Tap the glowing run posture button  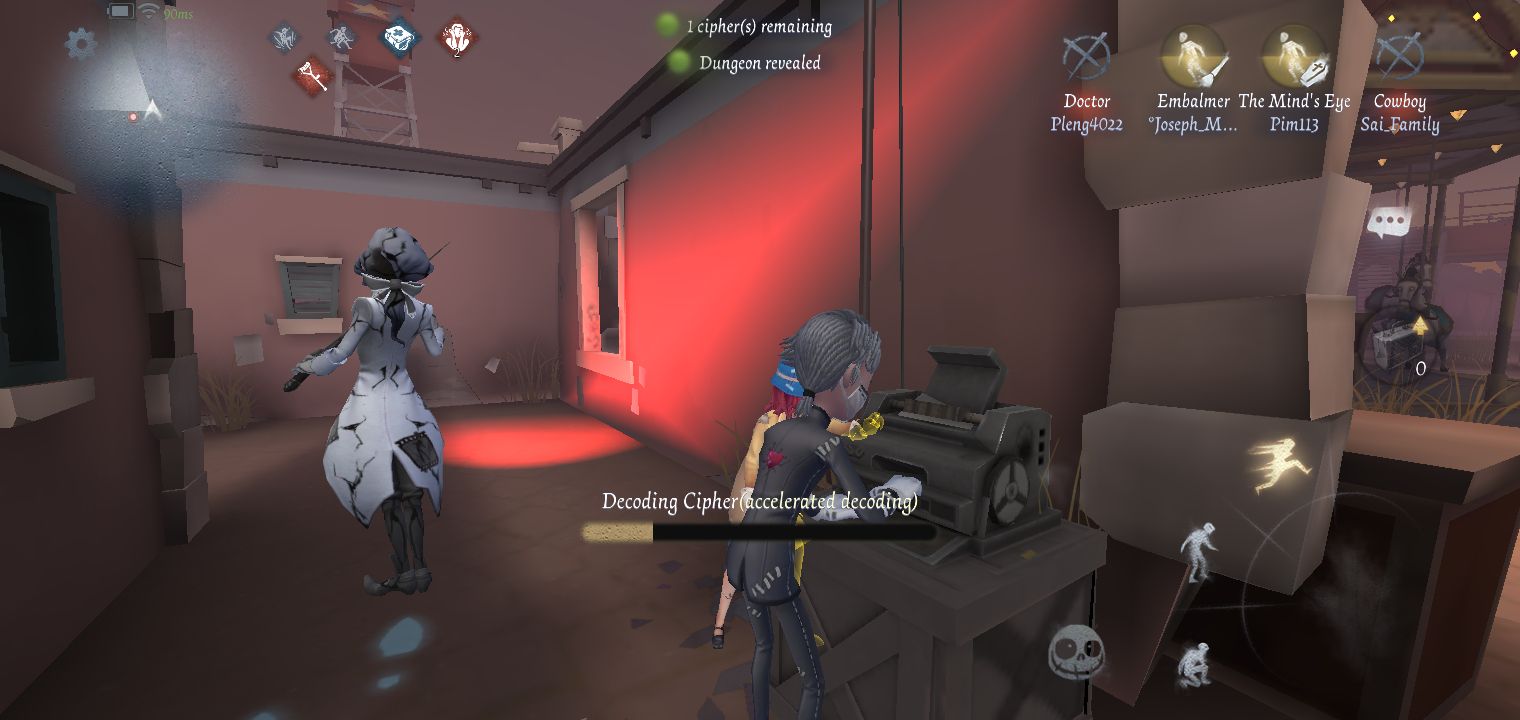[1275, 466]
